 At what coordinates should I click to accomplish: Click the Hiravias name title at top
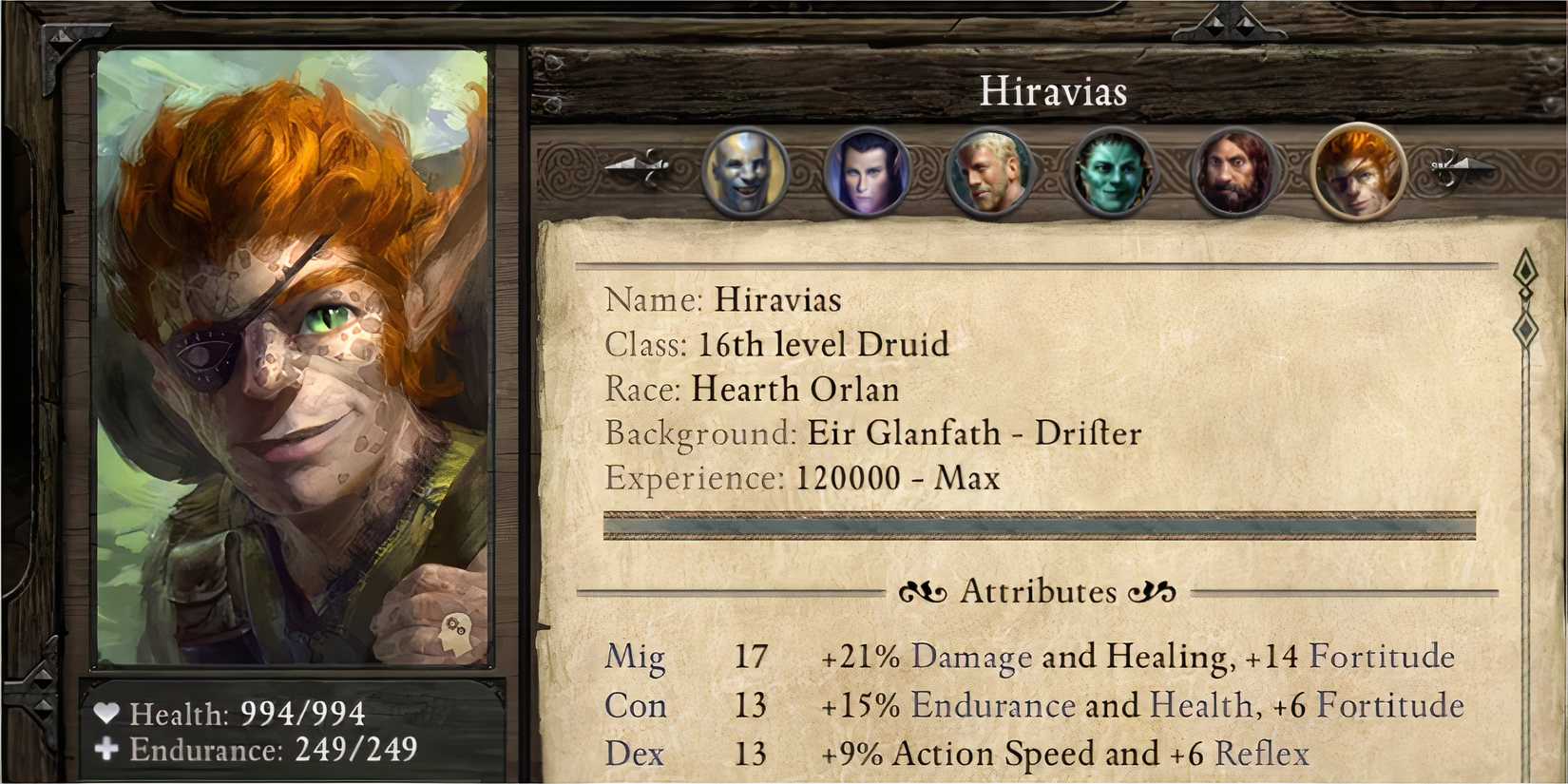1053,91
